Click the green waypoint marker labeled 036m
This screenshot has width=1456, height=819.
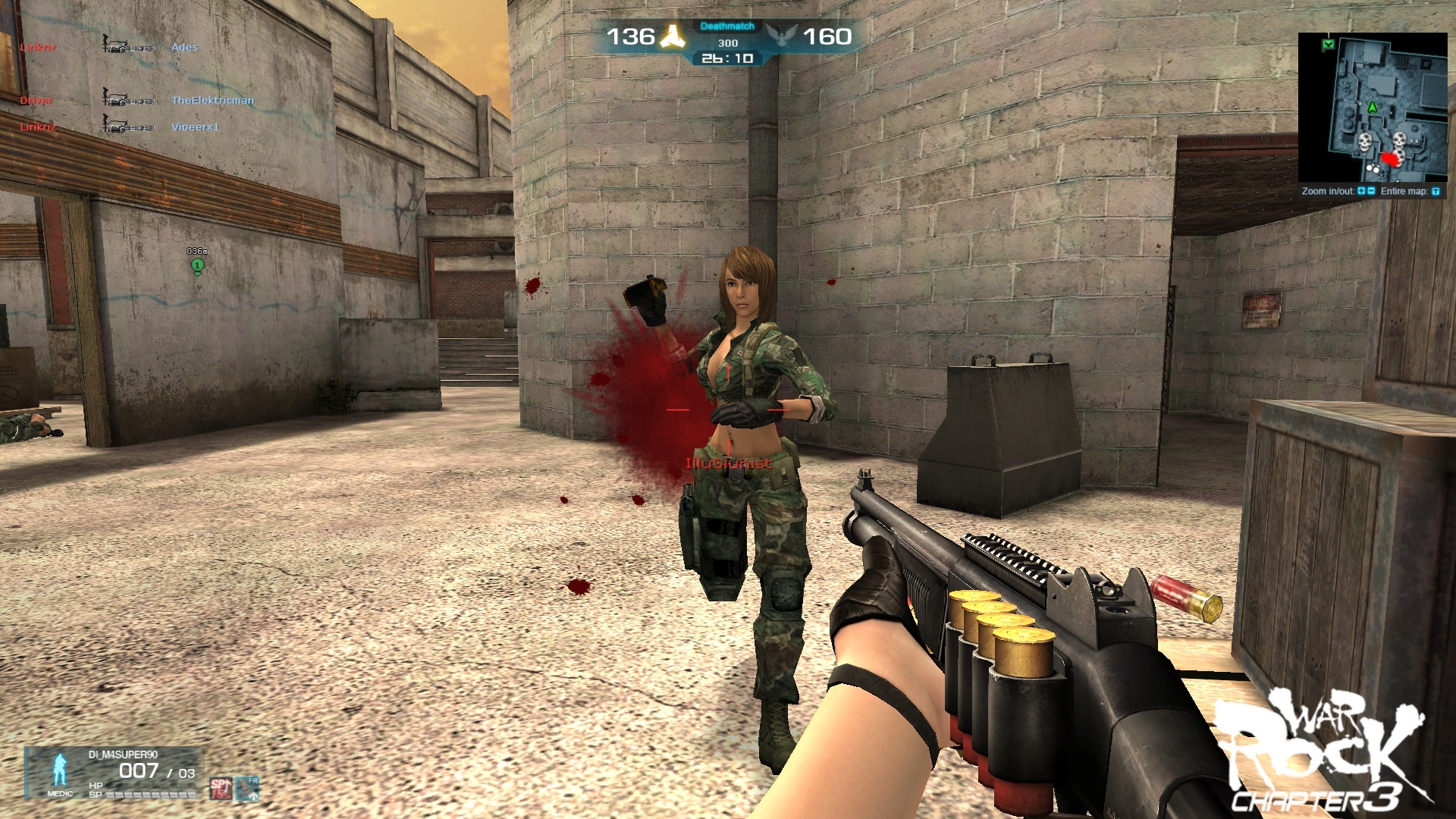[x=198, y=265]
